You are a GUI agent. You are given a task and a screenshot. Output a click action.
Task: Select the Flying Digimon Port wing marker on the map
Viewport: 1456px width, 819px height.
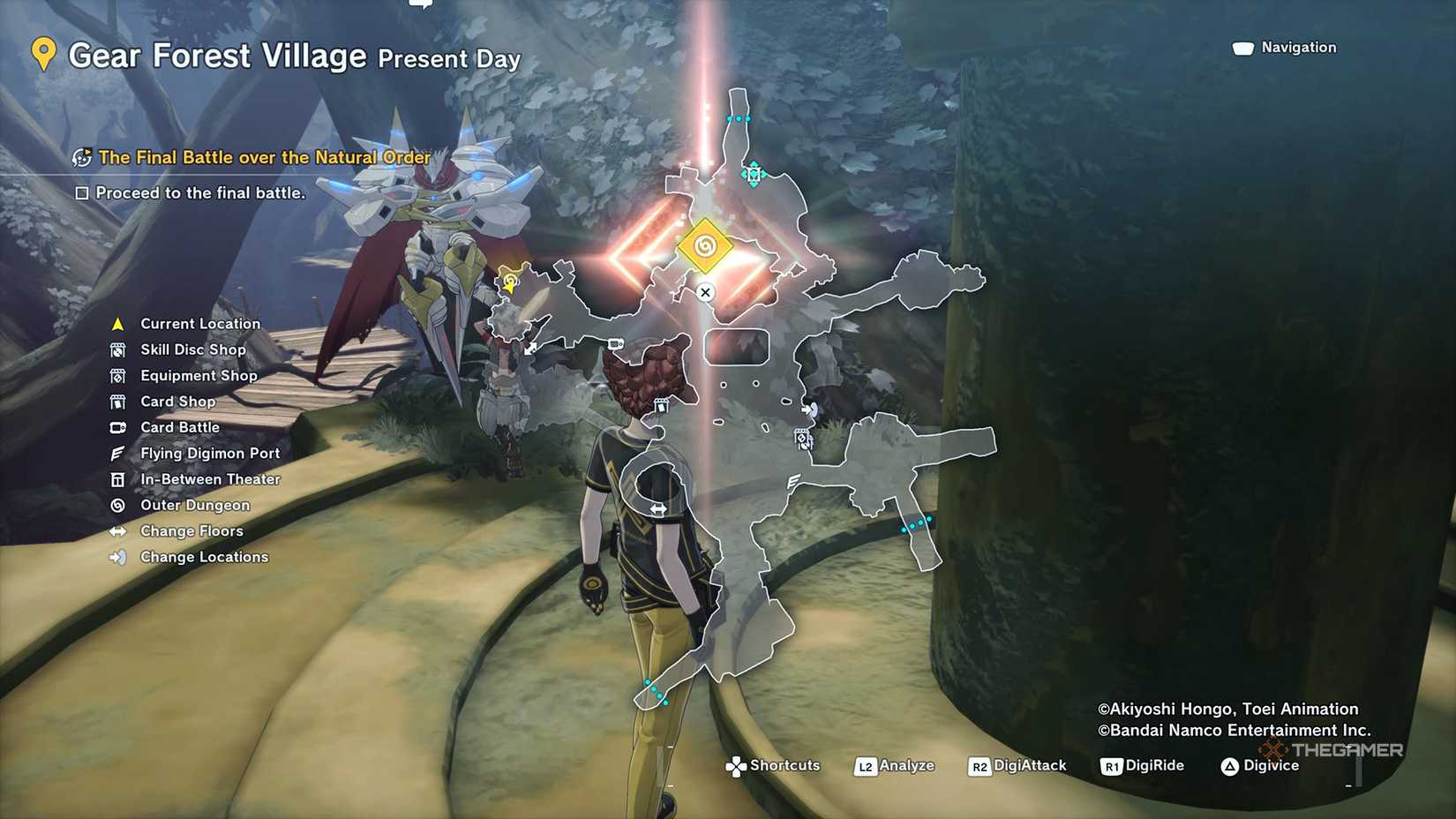coord(793,481)
